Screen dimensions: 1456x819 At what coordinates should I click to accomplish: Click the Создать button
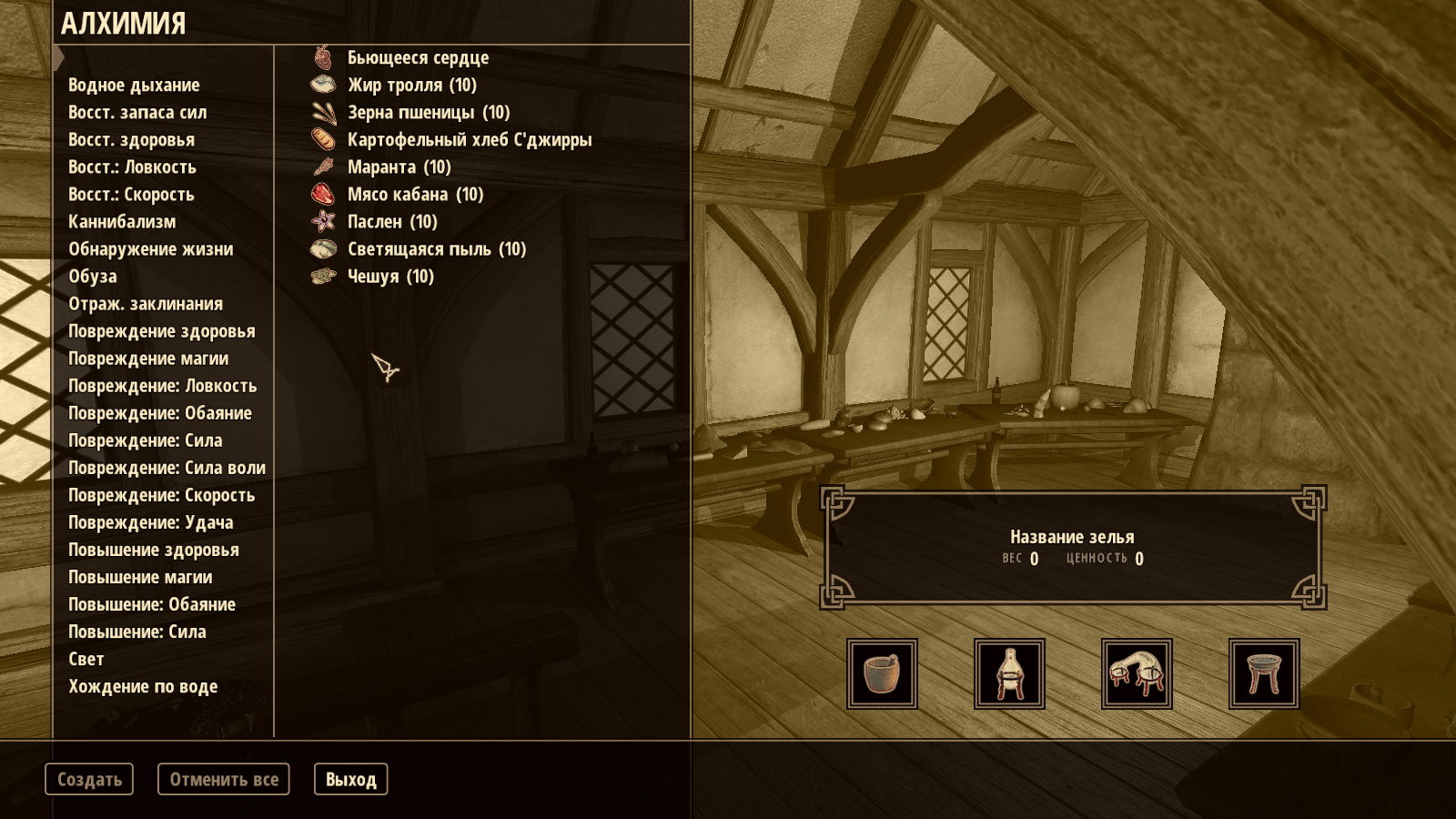point(89,779)
